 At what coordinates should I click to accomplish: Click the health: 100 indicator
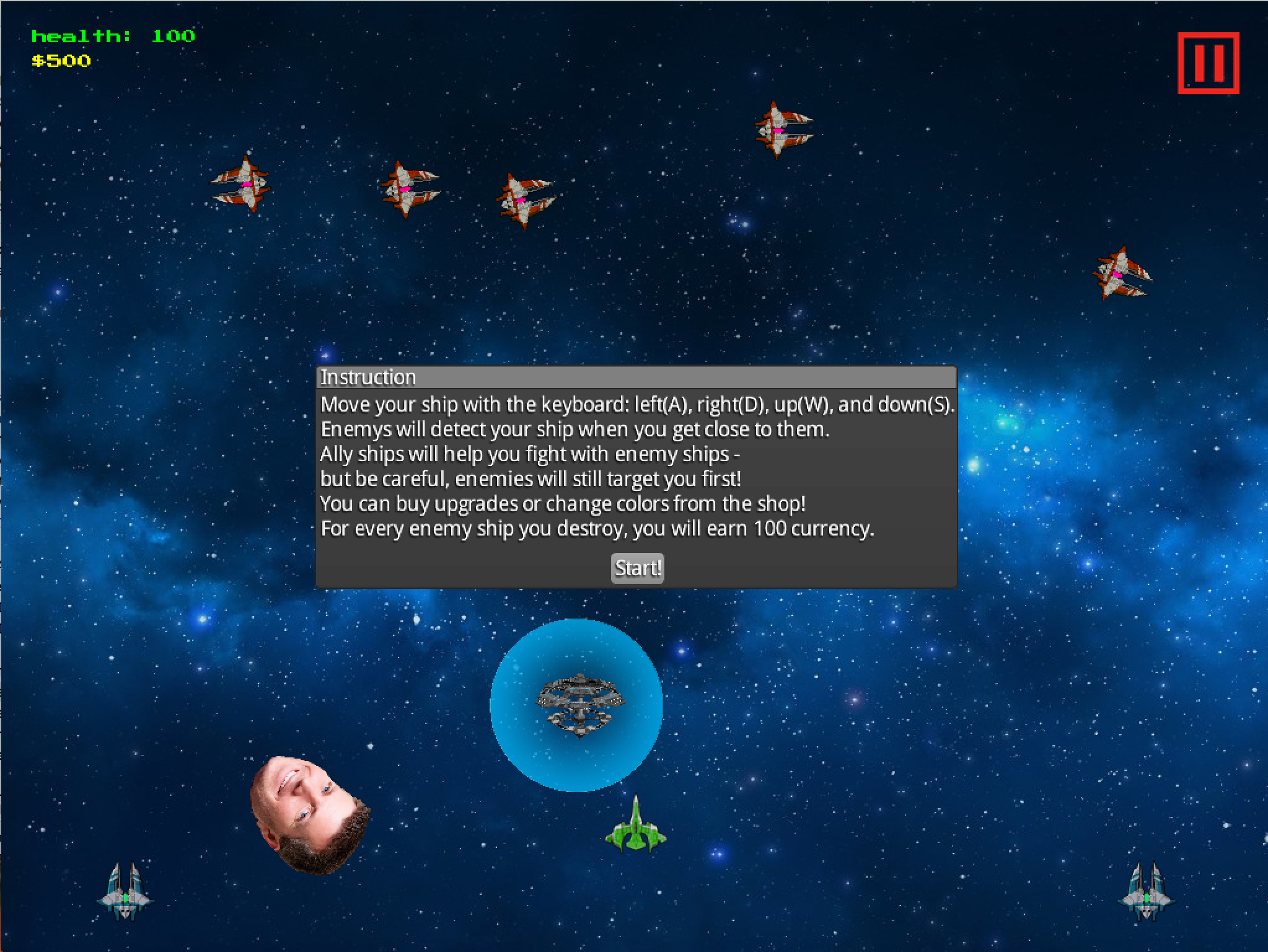tap(112, 35)
